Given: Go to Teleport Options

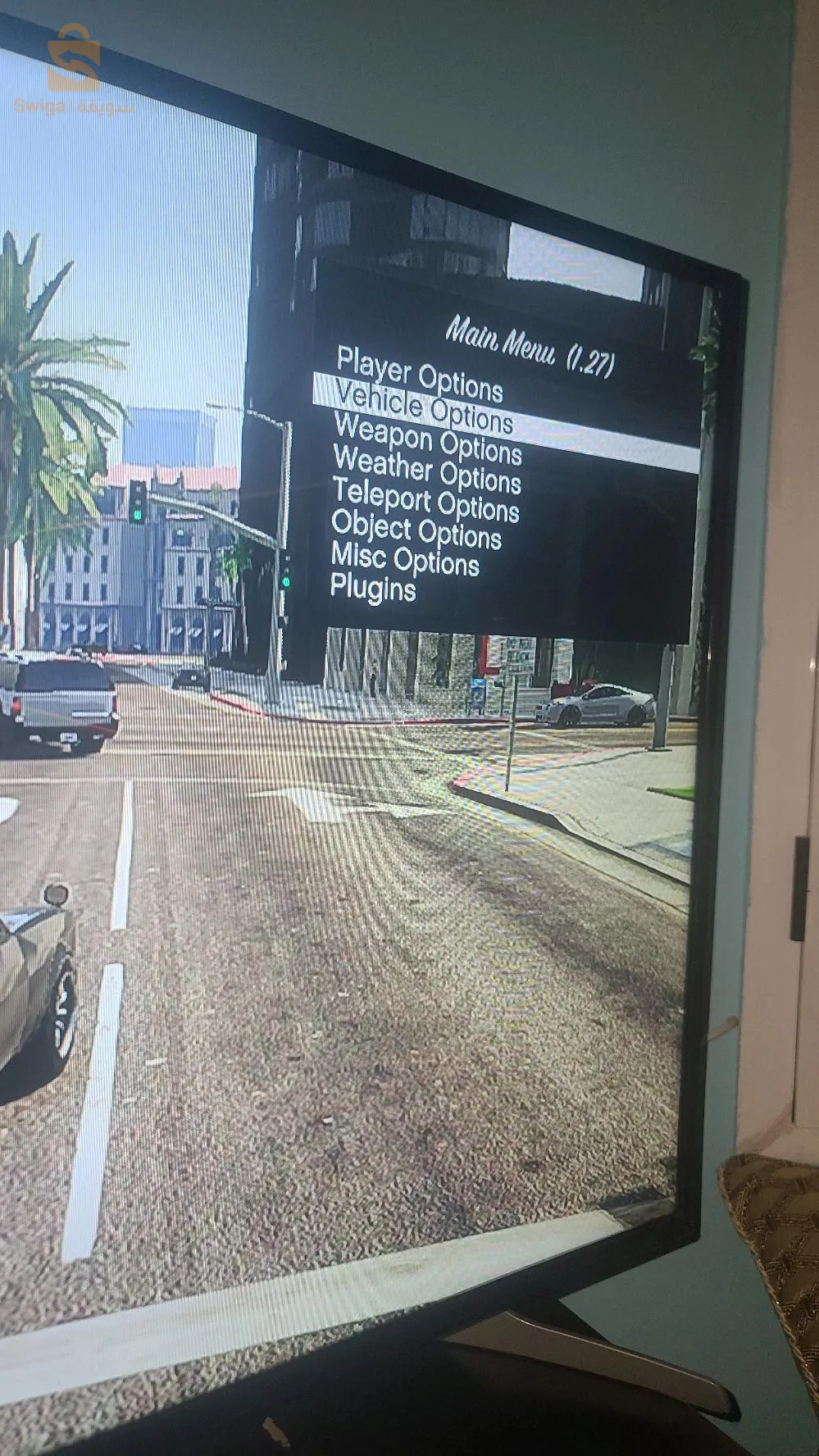Looking at the screenshot, I should click(x=425, y=499).
